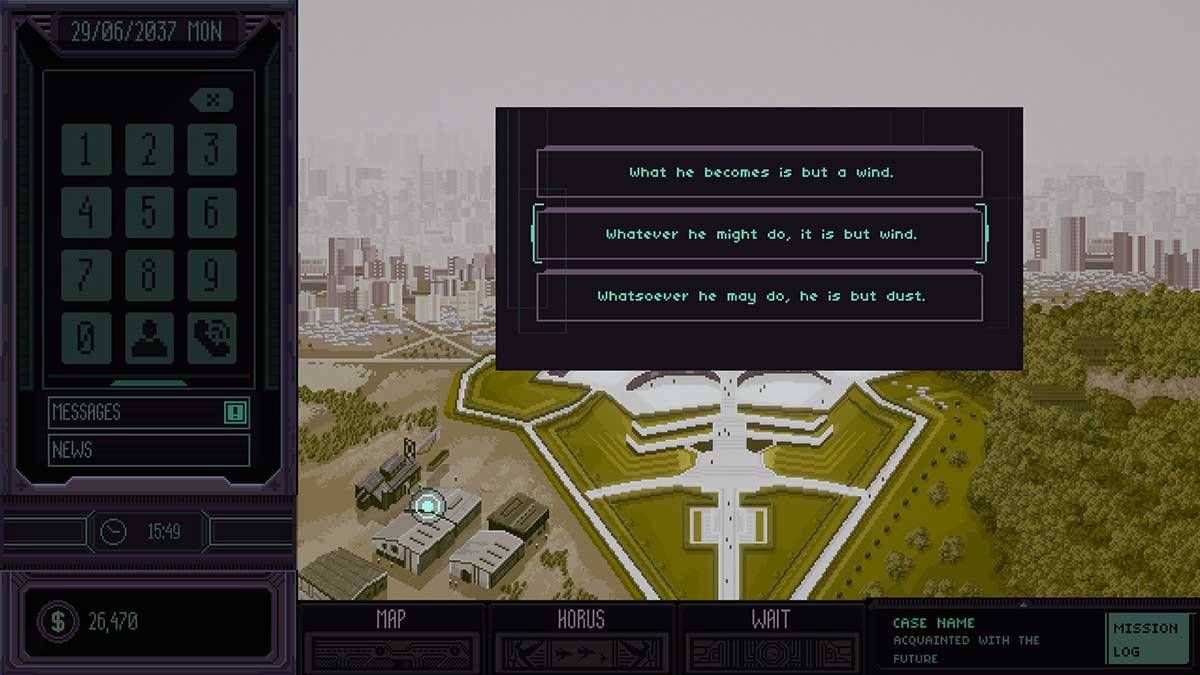Viewport: 1200px width, 675px height.
Task: Dial digit 1 on the keypad
Action: point(85,149)
